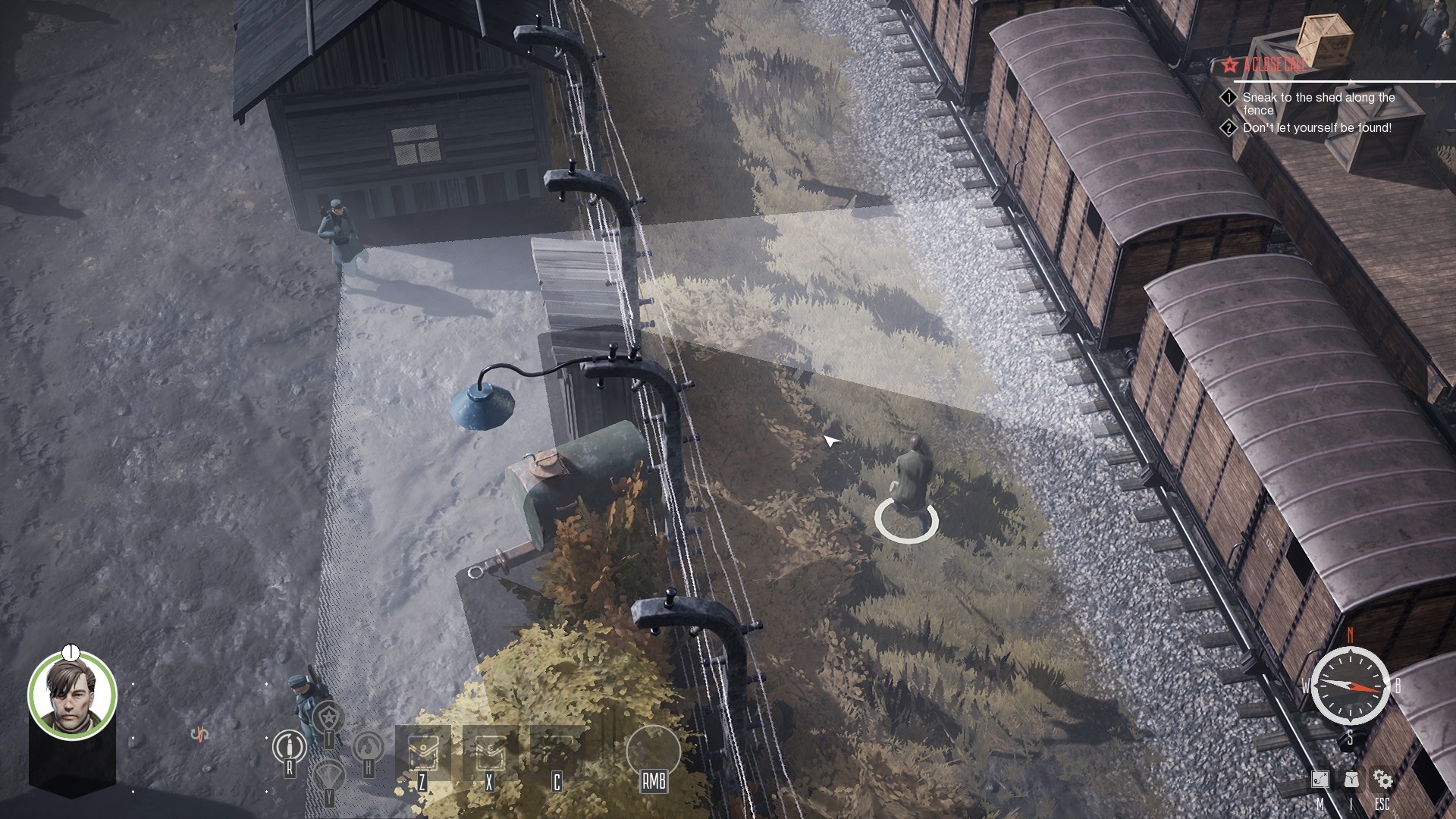Select the X pouch quick-slot icon

490,752
